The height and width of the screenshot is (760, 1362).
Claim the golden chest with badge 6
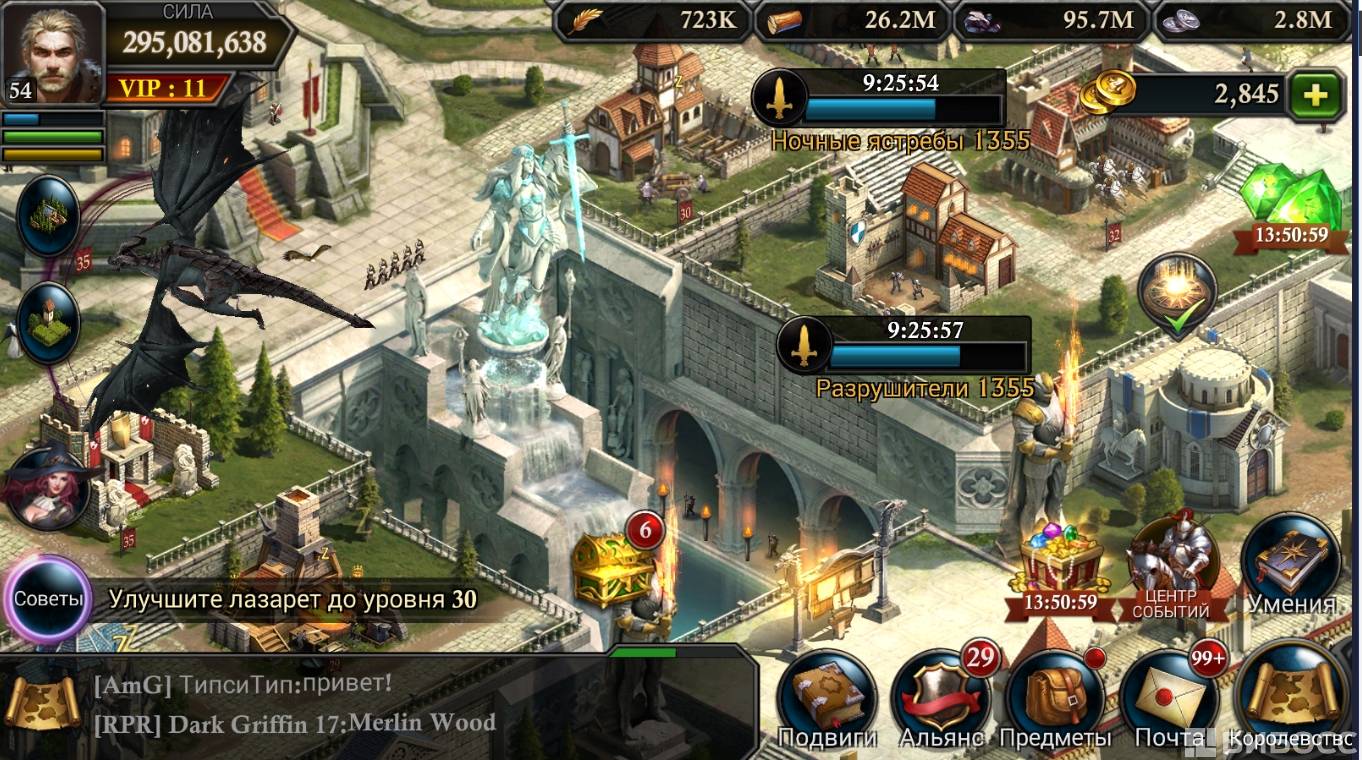coord(612,568)
